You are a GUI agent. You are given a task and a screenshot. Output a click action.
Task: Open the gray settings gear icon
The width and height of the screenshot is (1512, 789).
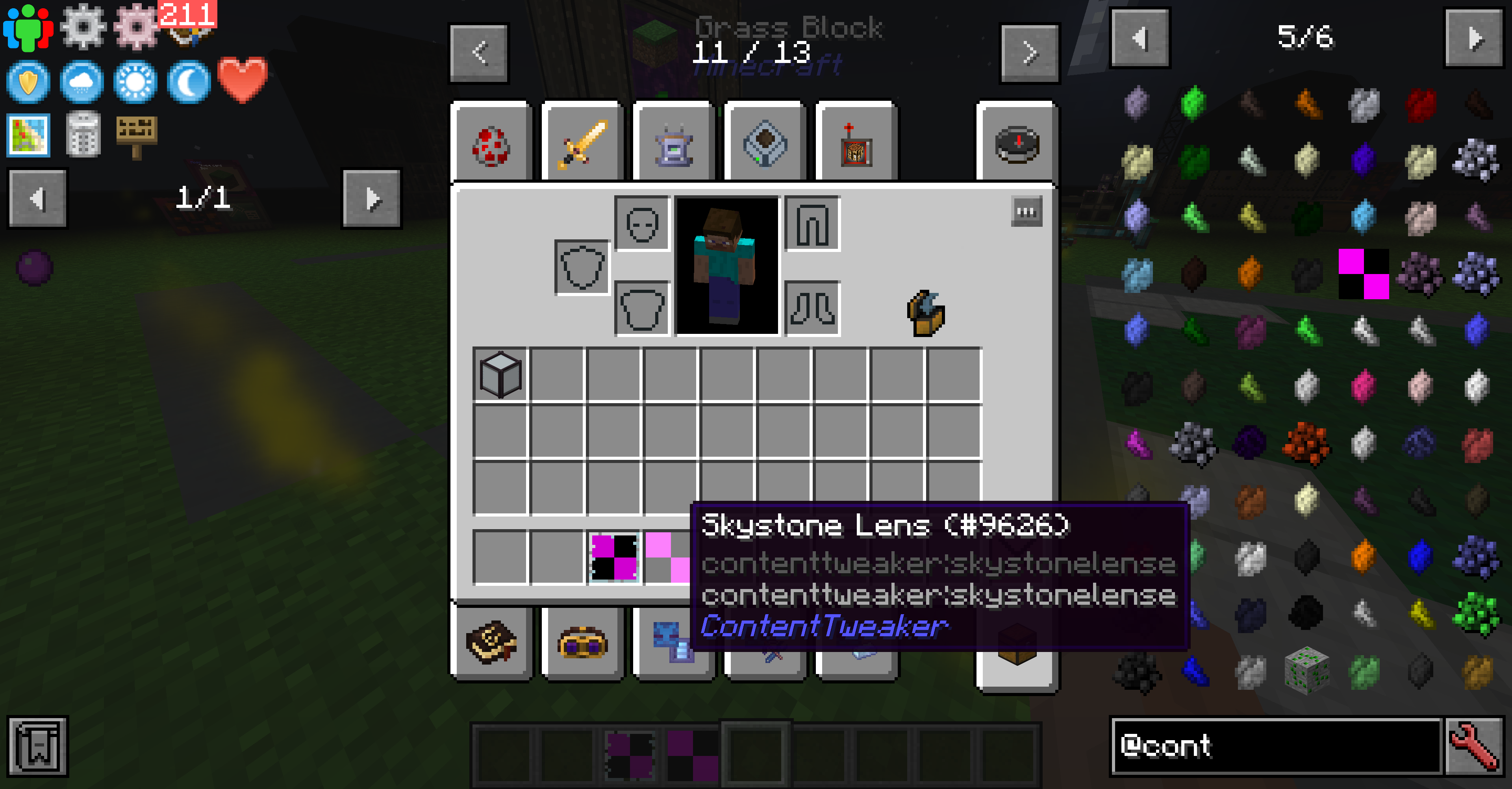click(84, 26)
